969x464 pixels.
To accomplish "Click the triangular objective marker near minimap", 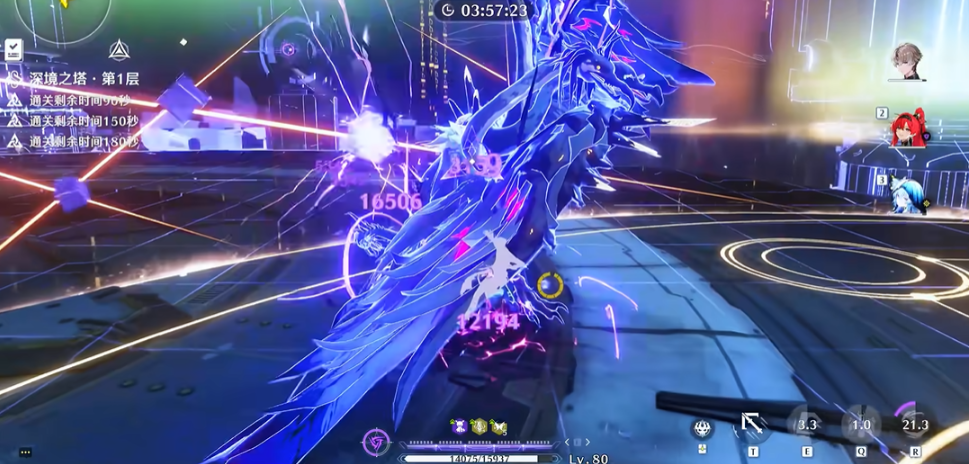I will (120, 48).
